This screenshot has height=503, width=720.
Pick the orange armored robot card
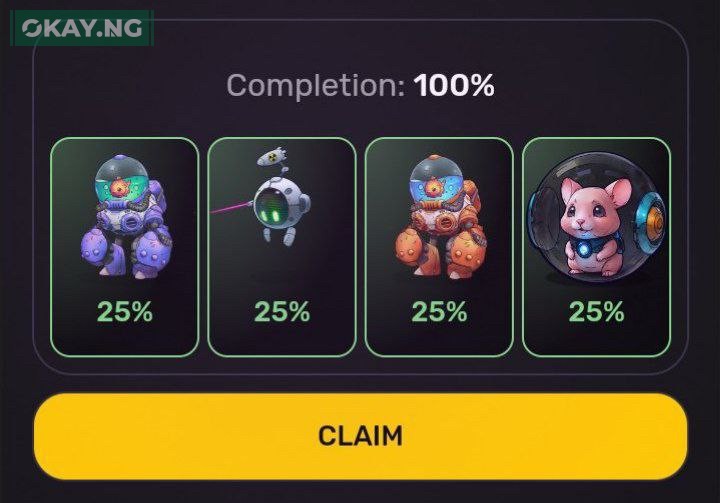[439, 246]
